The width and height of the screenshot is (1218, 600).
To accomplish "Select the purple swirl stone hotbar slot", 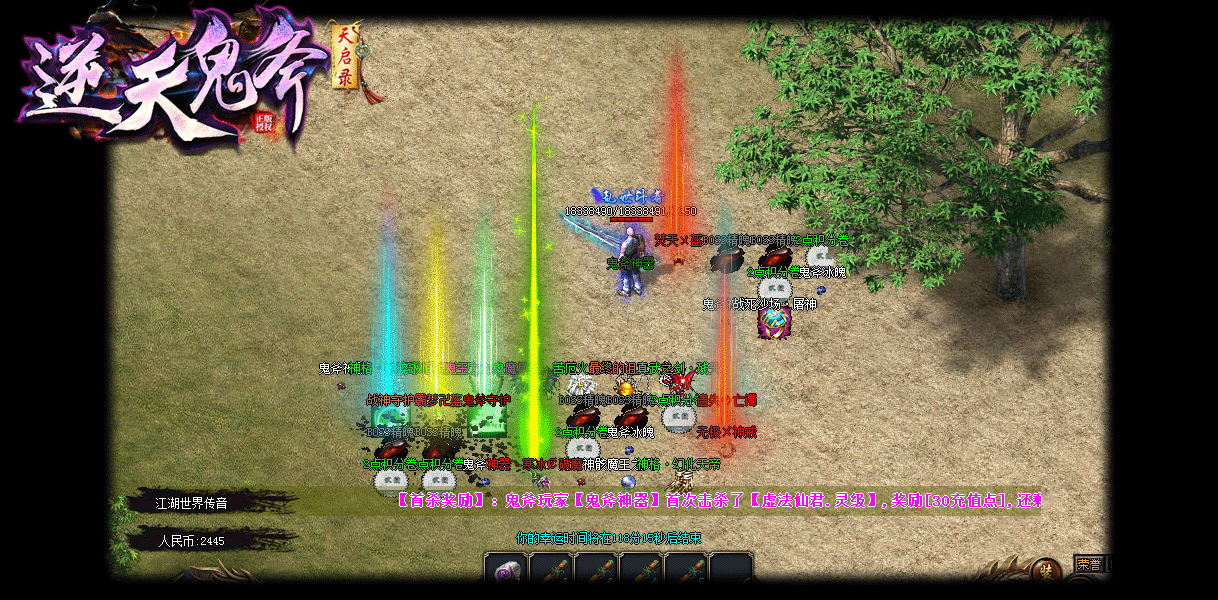I will pos(506,570).
